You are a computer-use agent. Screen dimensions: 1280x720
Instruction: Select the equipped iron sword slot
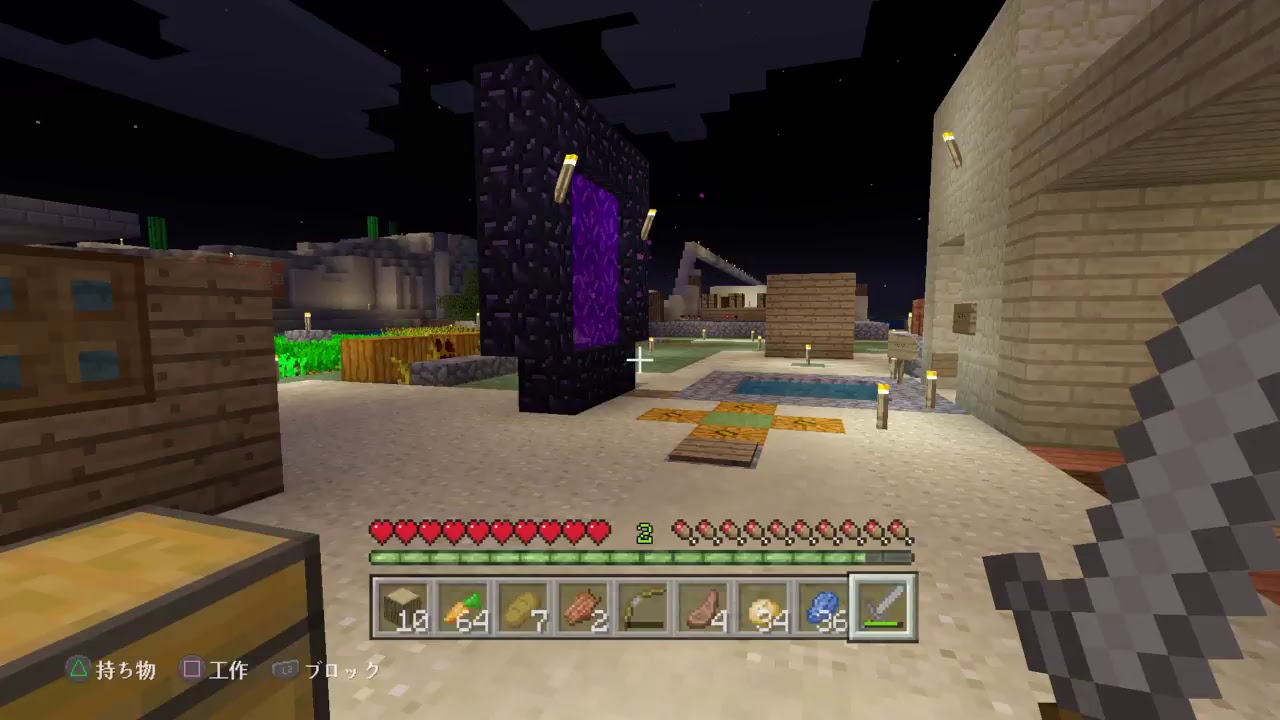click(x=880, y=605)
